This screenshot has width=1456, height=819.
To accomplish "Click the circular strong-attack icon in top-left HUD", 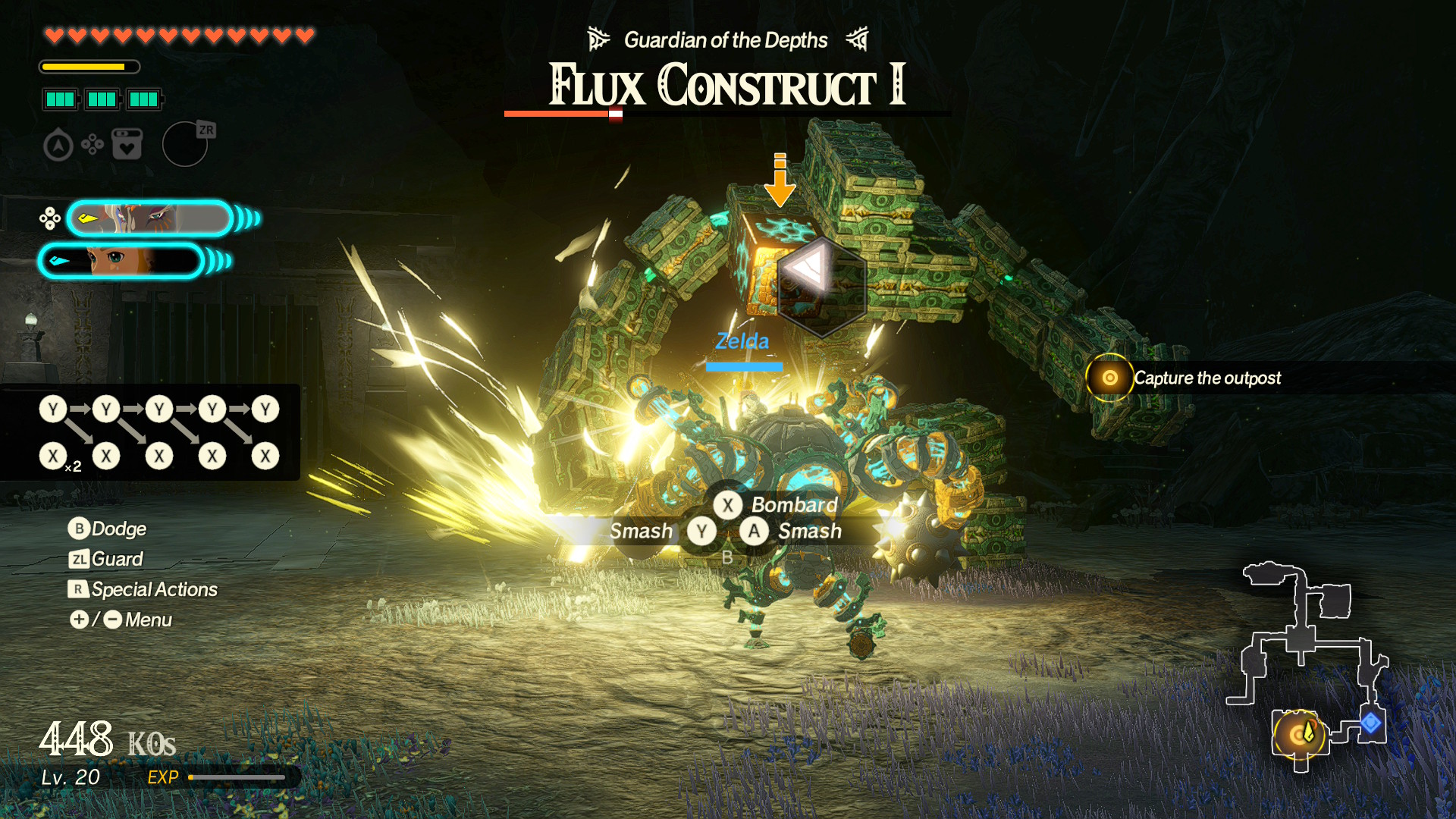I will tap(59, 143).
